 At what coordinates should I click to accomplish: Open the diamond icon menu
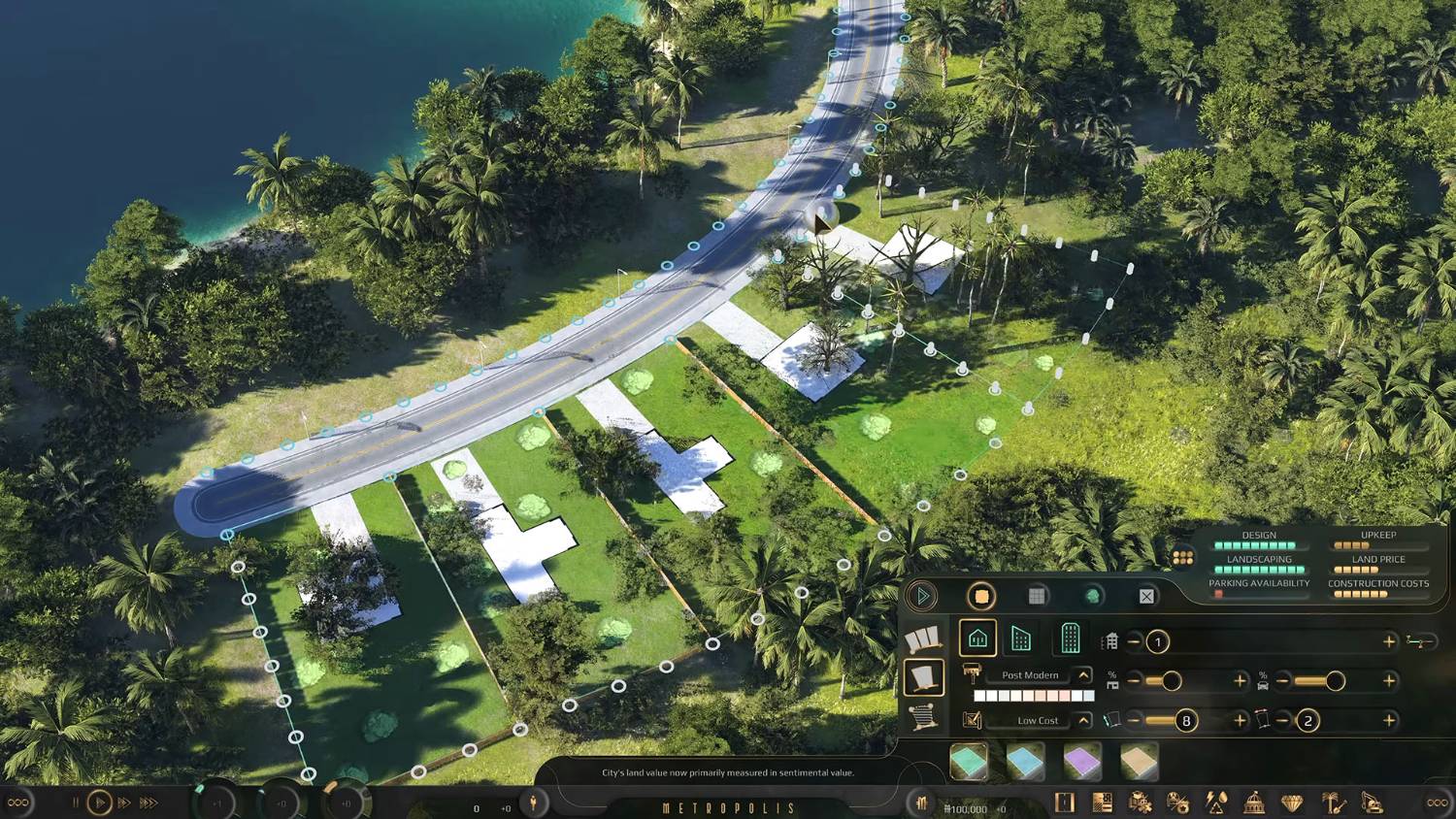point(1292,803)
